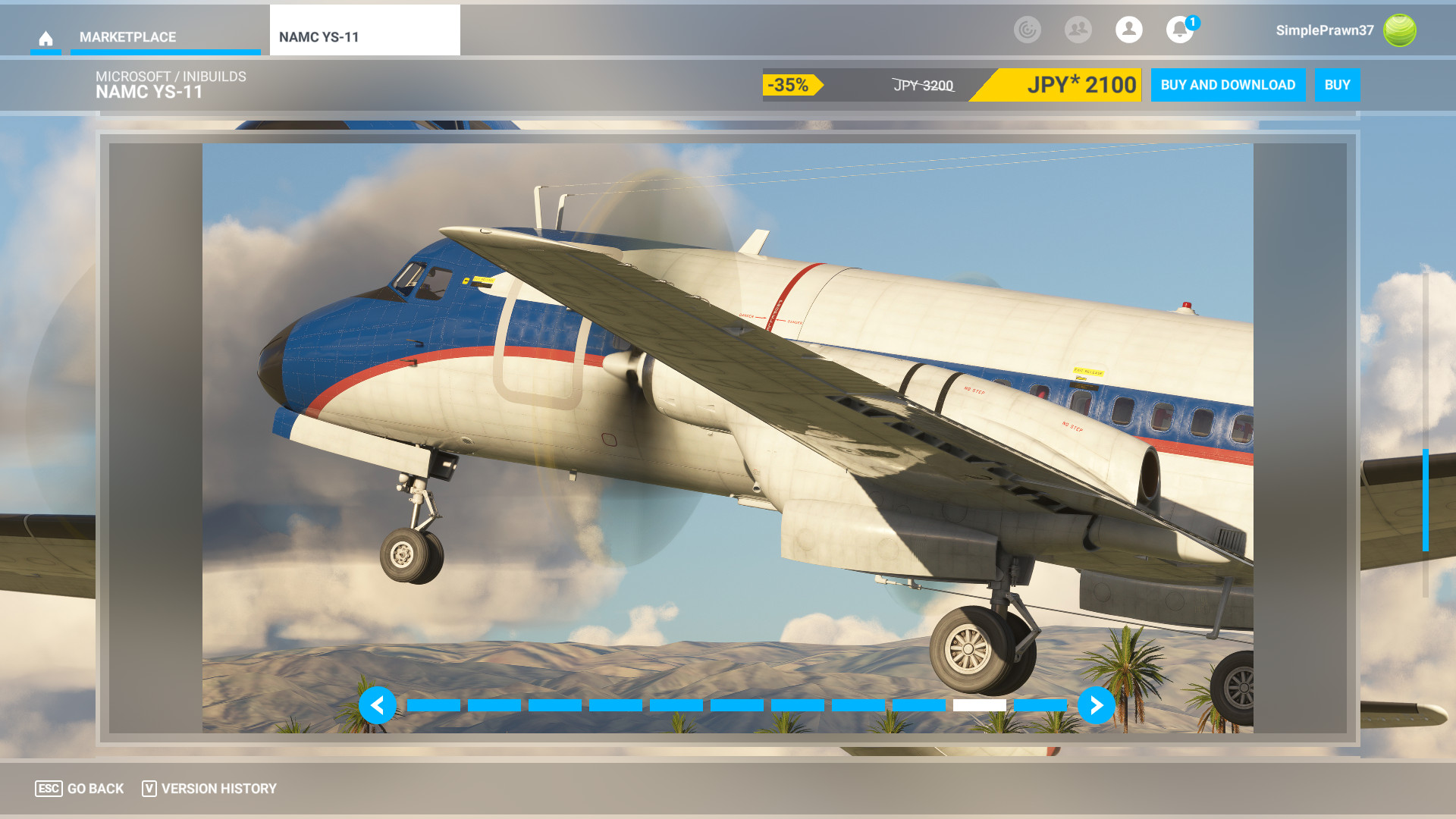Open the spiral achievements icon
The width and height of the screenshot is (1456, 819).
1027,30
